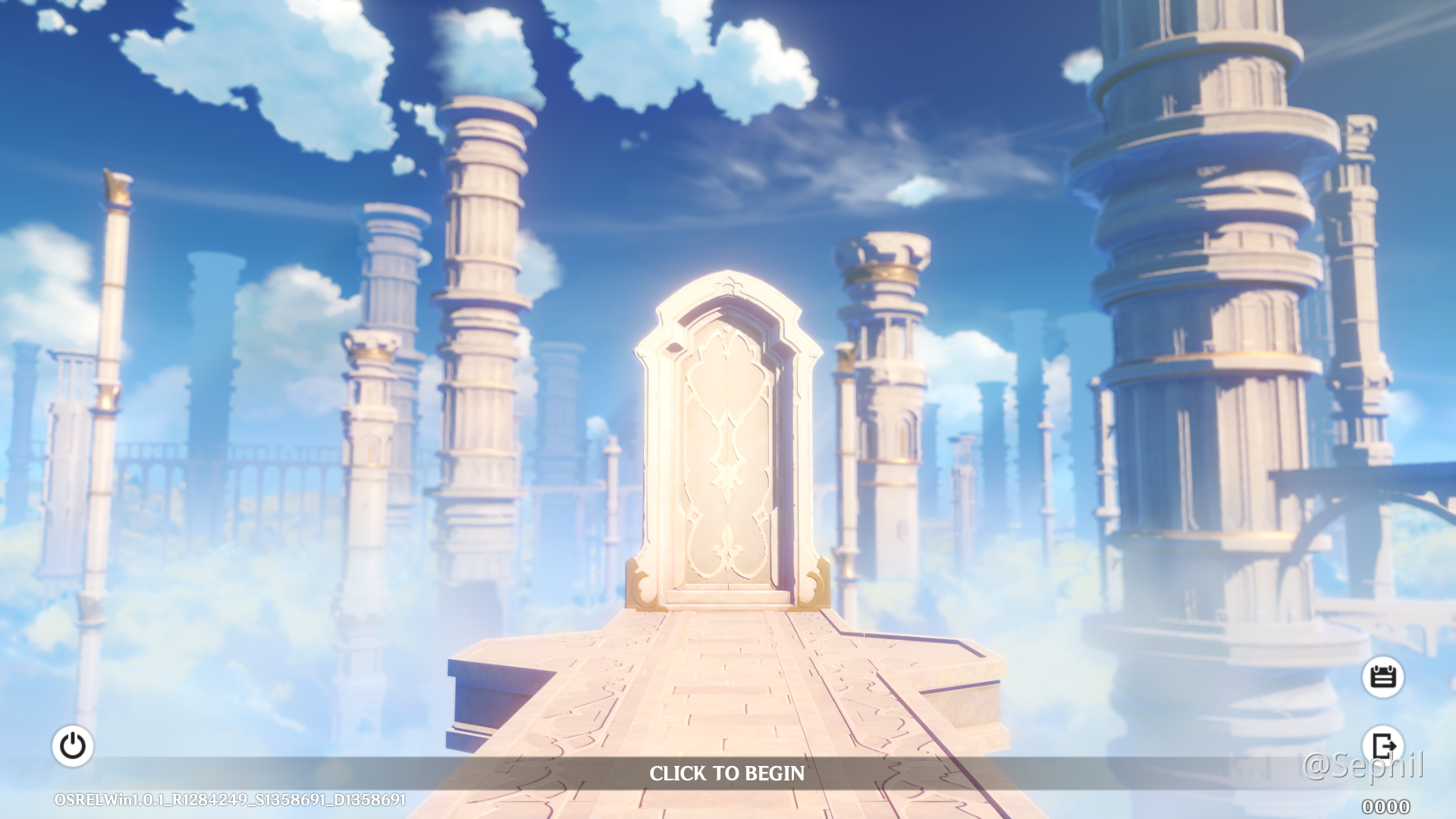
Task: Click the build identifier string bottom-left
Action: point(227,799)
